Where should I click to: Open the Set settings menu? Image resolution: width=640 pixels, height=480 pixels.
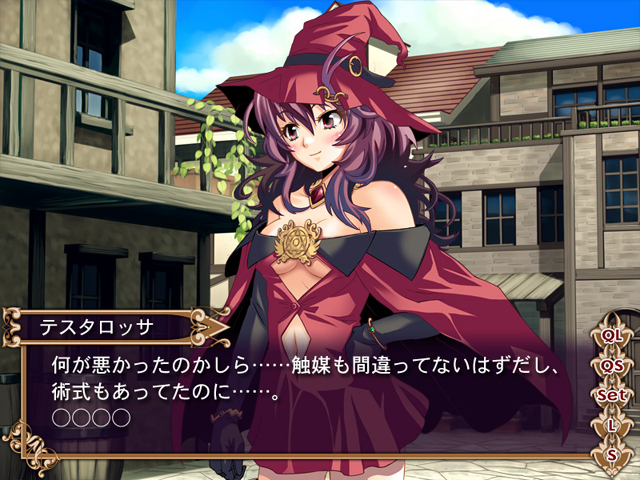coord(612,396)
